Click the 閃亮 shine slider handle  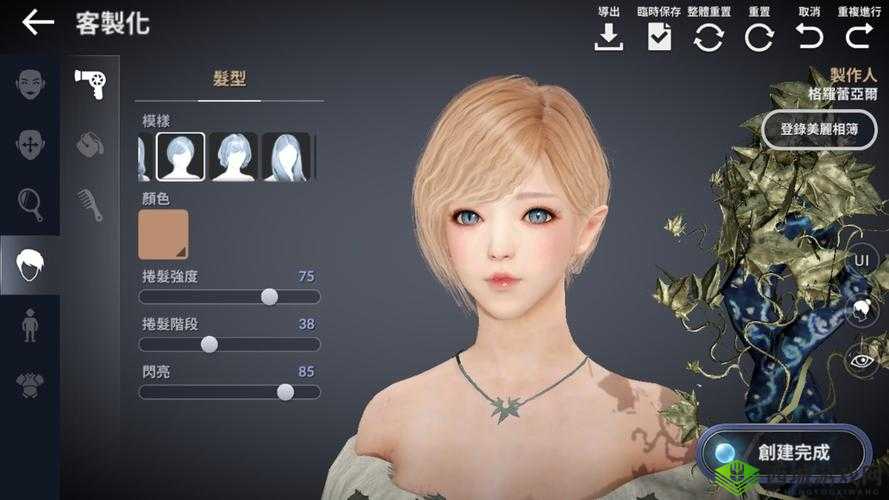285,392
